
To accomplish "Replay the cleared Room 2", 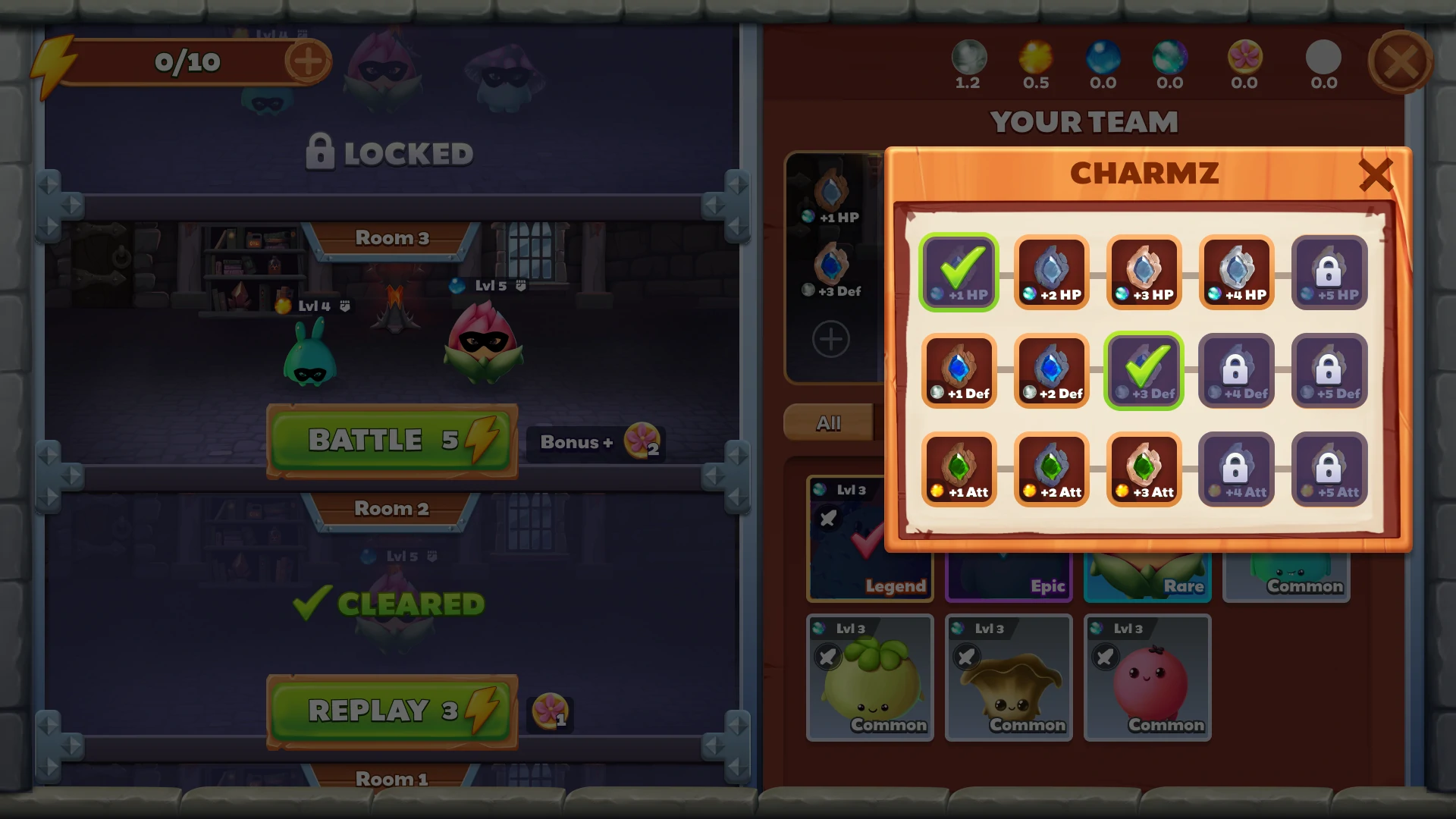I will 392,711.
